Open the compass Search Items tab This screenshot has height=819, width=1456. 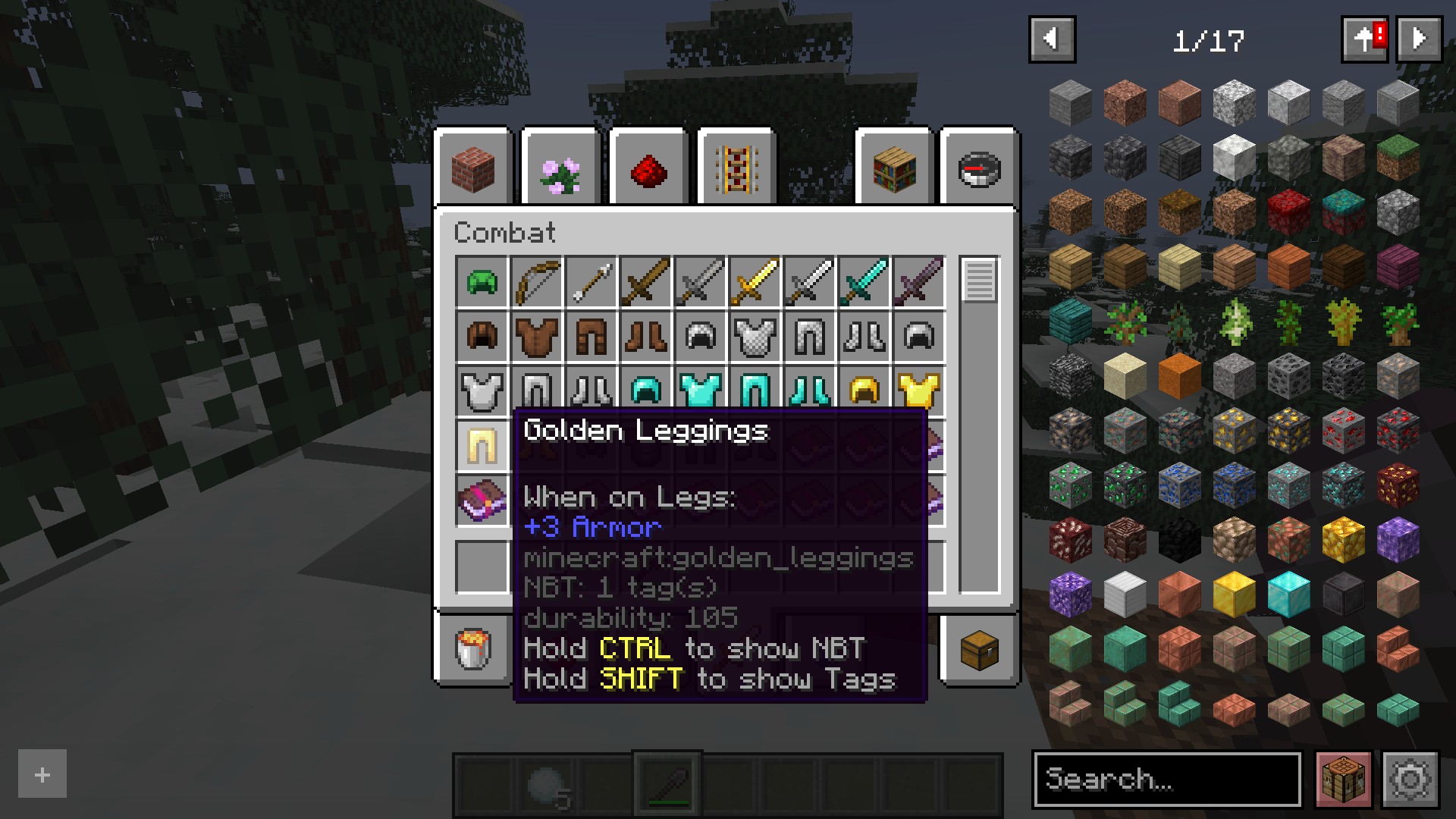[979, 170]
